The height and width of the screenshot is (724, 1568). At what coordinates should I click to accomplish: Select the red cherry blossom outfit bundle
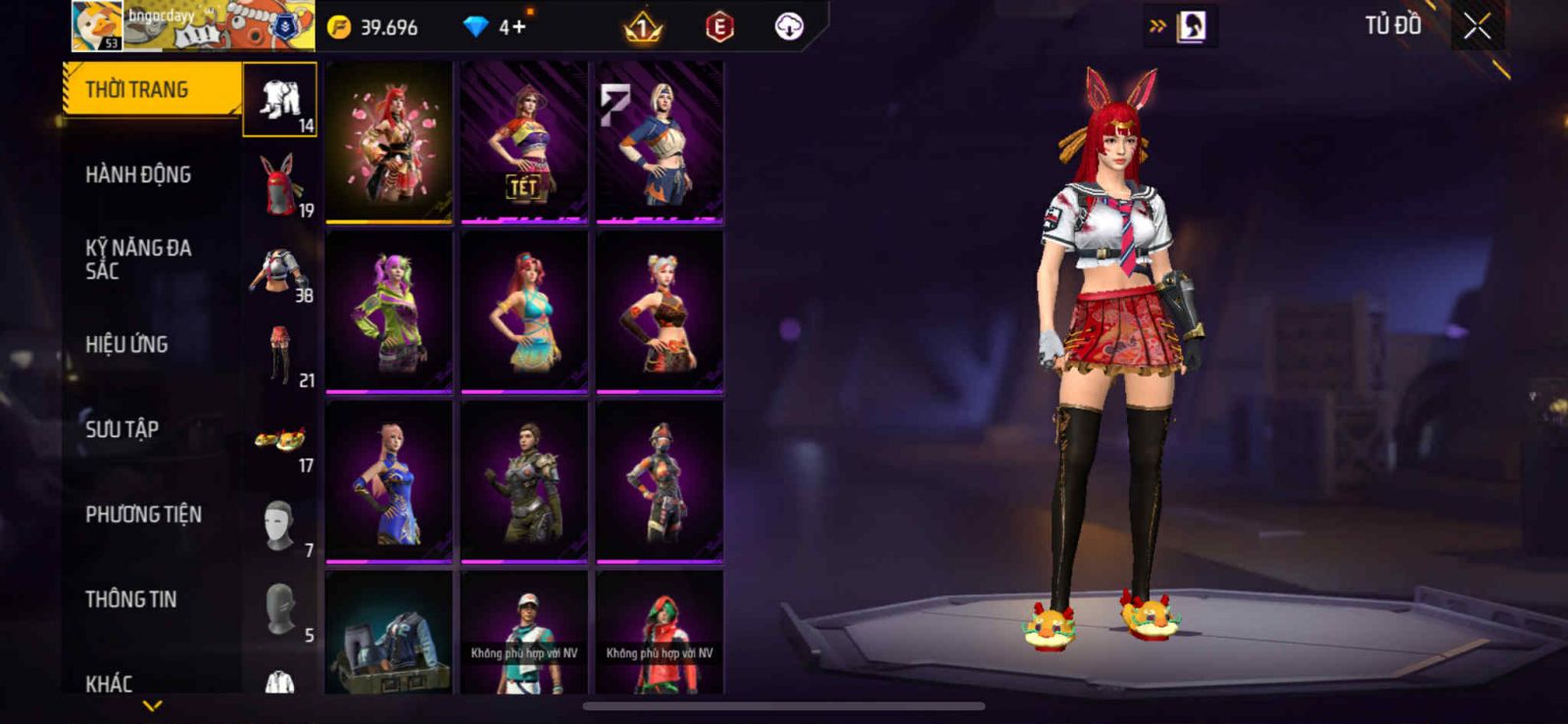(389, 142)
